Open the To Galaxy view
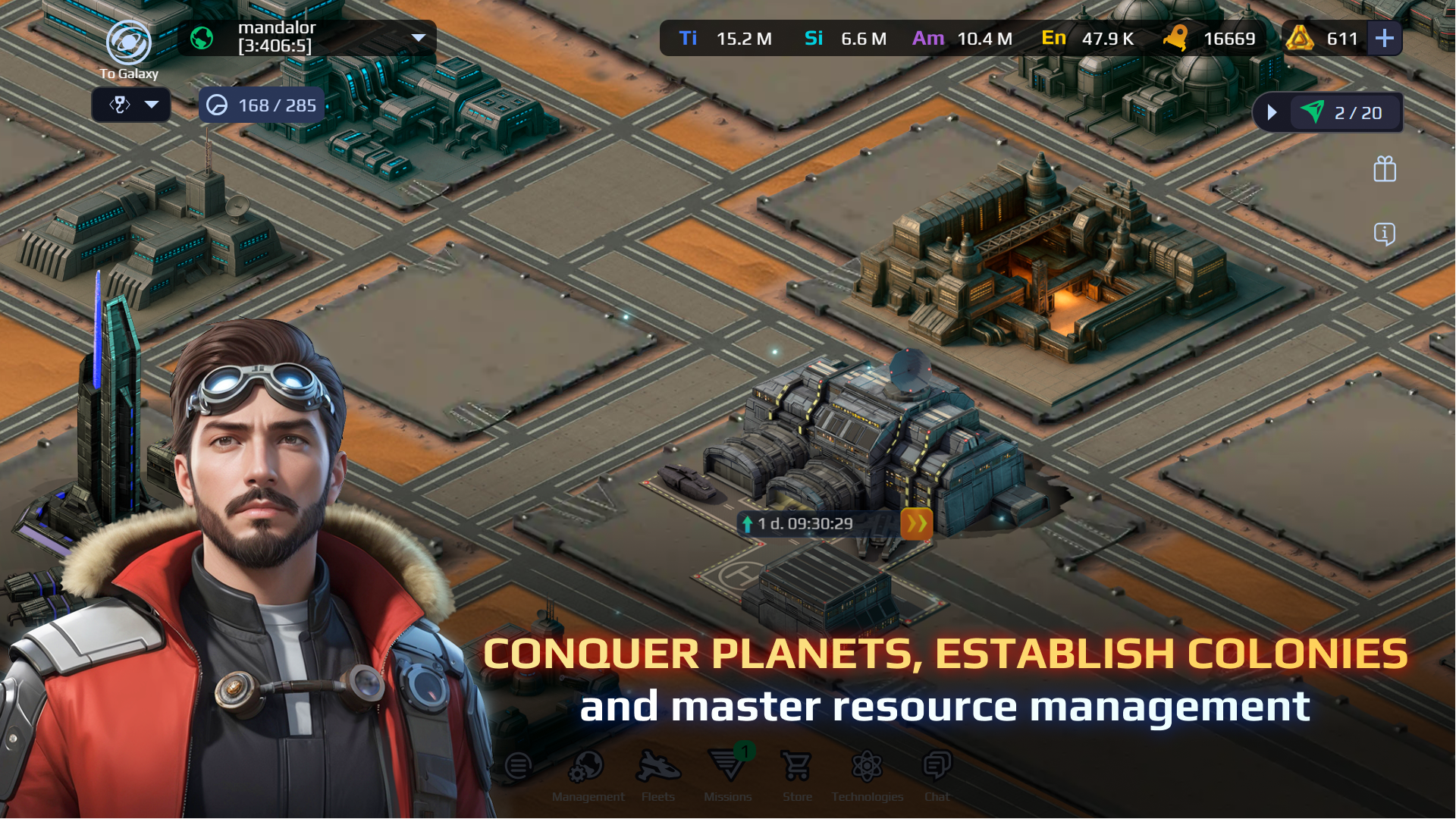 [128, 45]
